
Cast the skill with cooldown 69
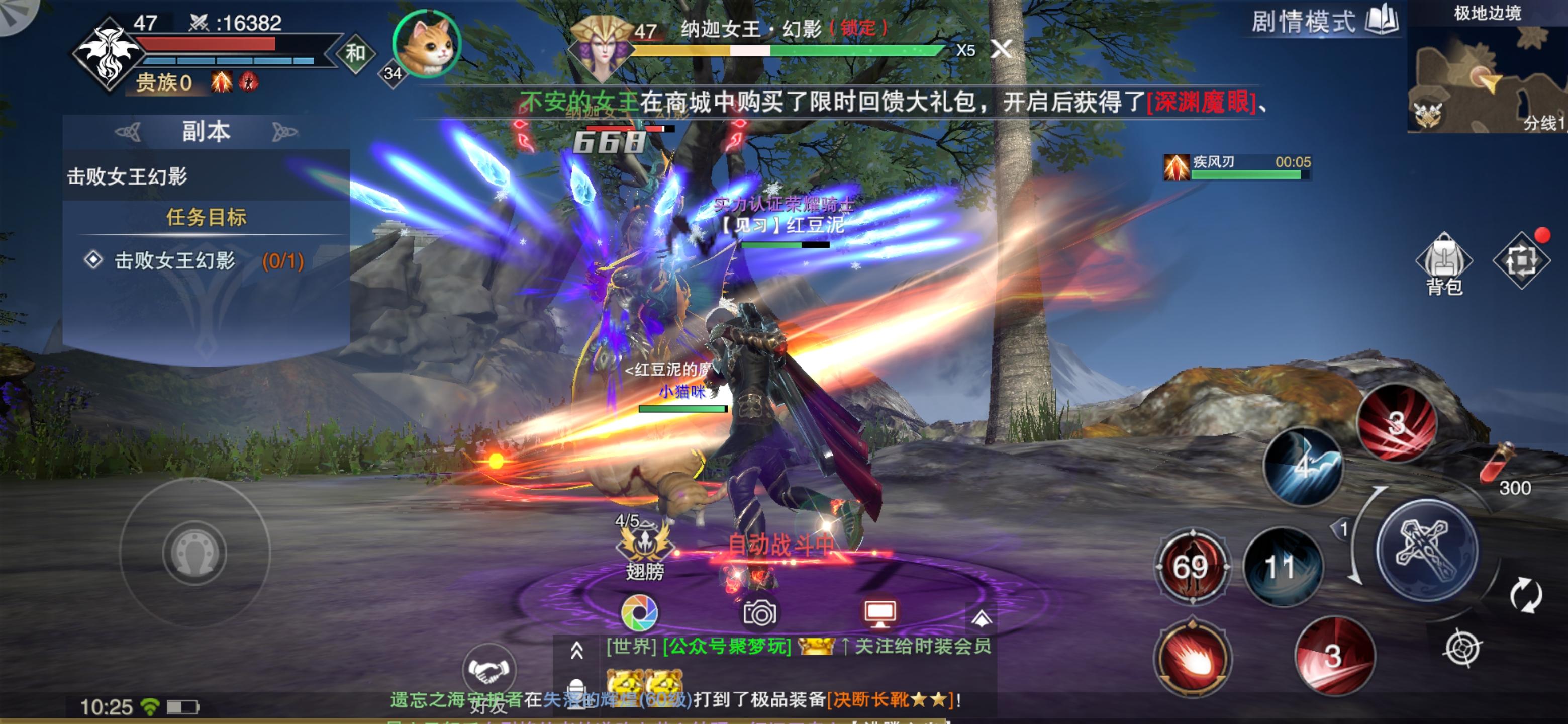click(x=1191, y=567)
